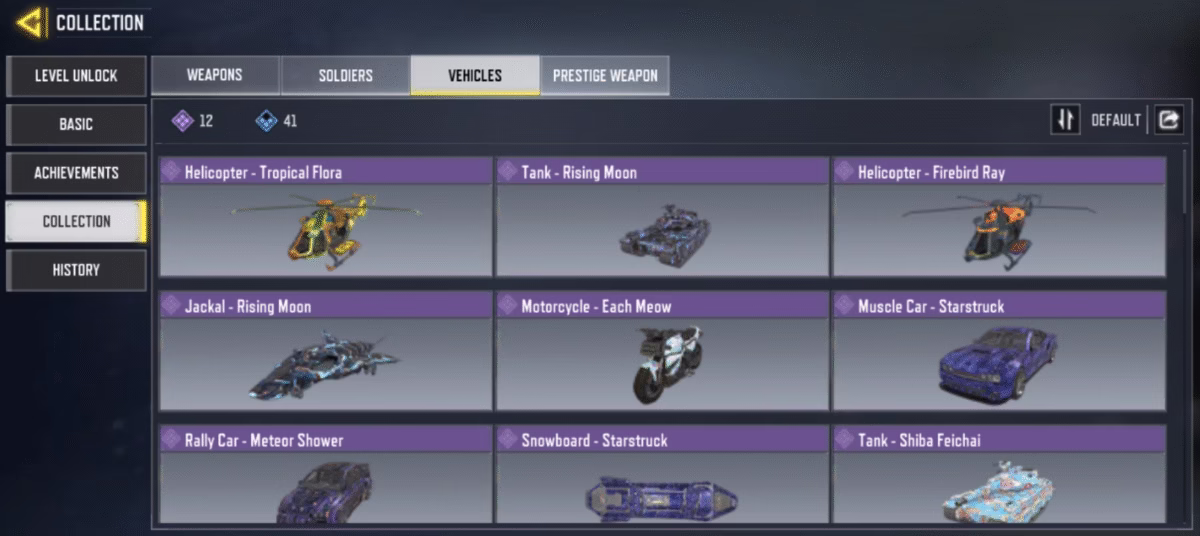Pick the Helicopter - Firebird Ray card
The image size is (1200, 536).
click(999, 217)
